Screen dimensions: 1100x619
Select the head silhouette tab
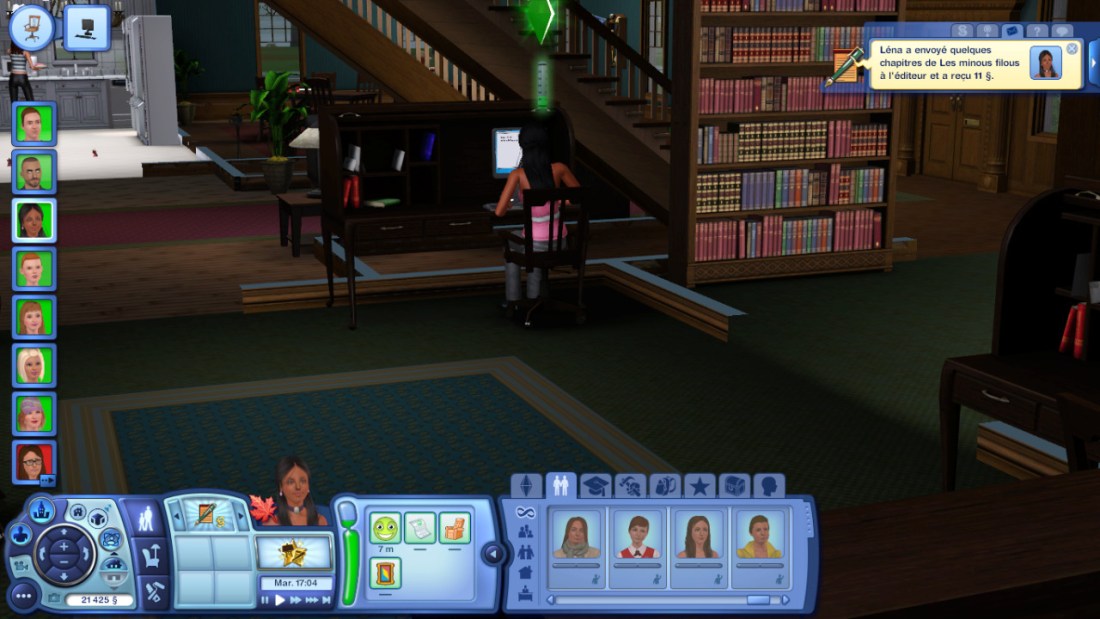click(x=769, y=486)
